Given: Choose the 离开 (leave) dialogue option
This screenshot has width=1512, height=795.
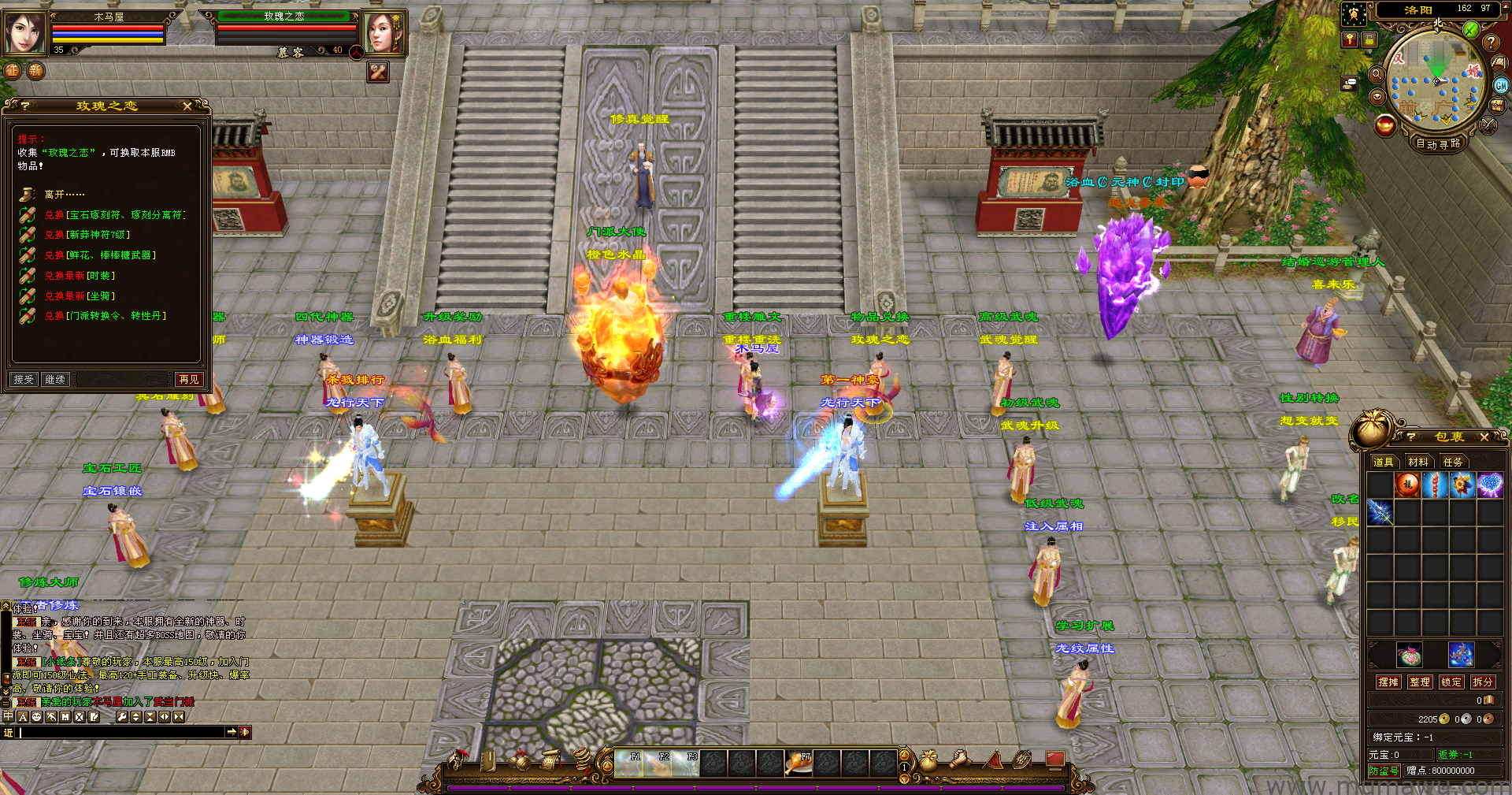Looking at the screenshot, I should pos(65,194).
